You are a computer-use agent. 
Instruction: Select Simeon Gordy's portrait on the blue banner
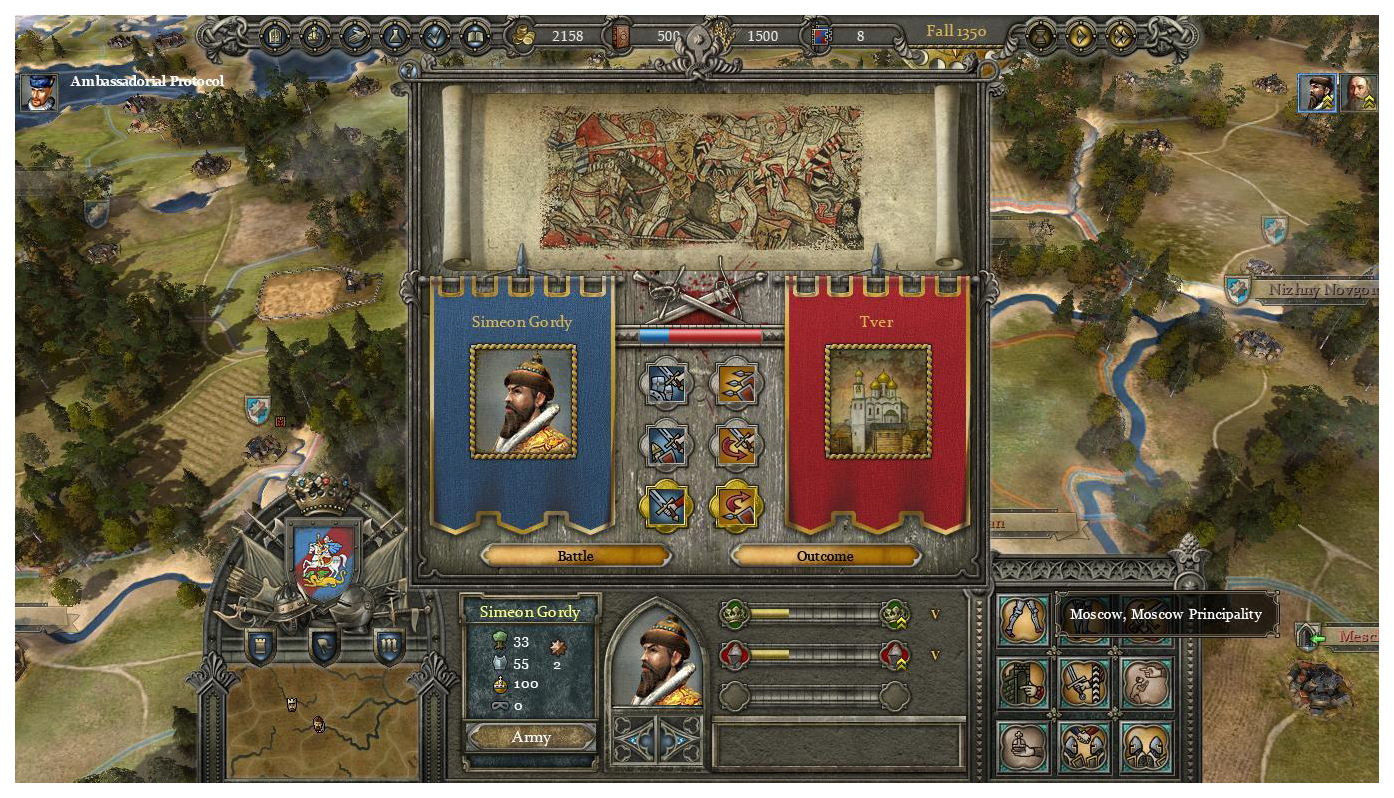(x=523, y=402)
